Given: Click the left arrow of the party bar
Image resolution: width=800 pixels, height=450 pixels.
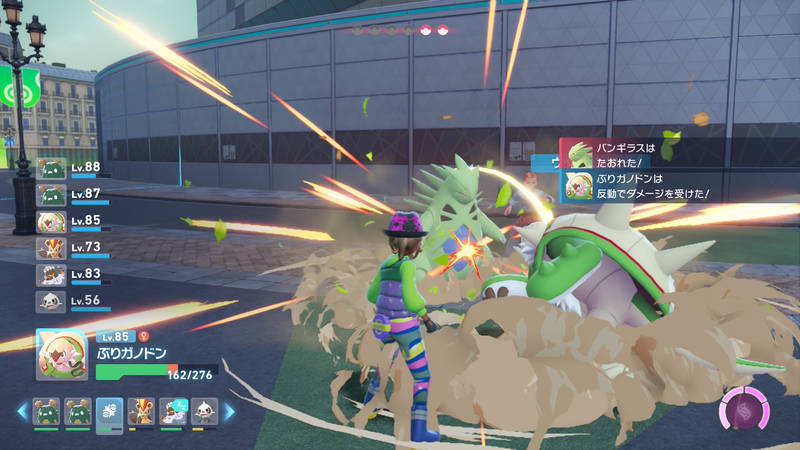Looking at the screenshot, I should point(21,411).
